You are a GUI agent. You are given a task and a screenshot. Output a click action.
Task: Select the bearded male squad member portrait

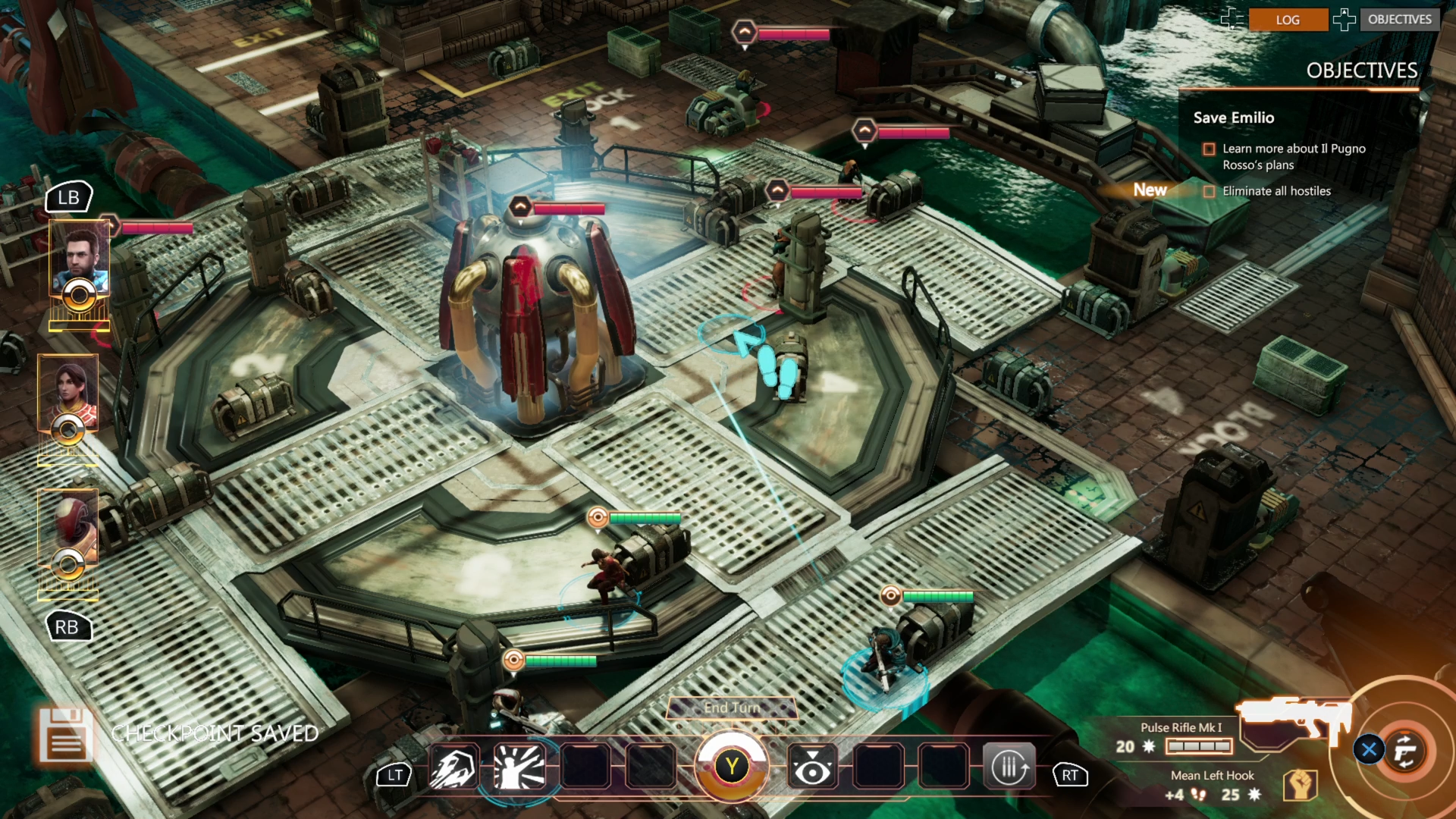80,262
